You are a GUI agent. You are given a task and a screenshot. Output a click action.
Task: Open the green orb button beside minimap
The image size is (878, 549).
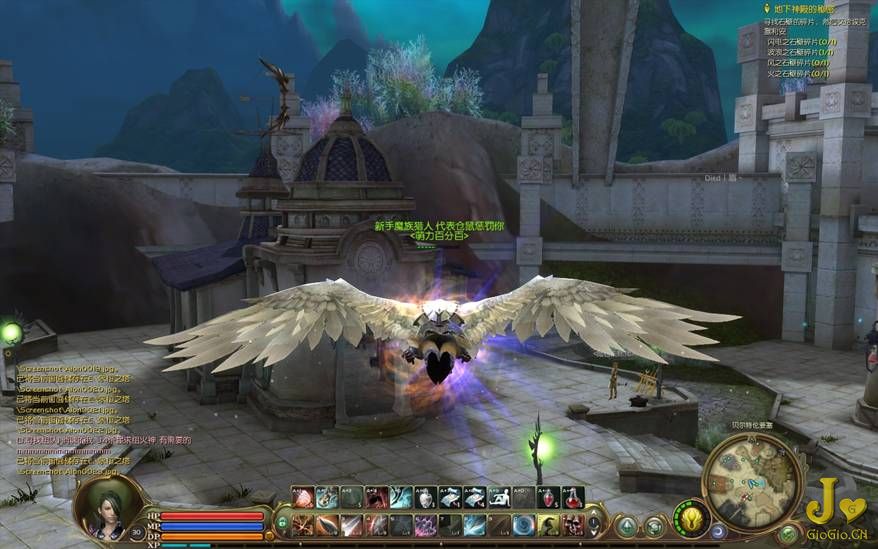tap(789, 532)
